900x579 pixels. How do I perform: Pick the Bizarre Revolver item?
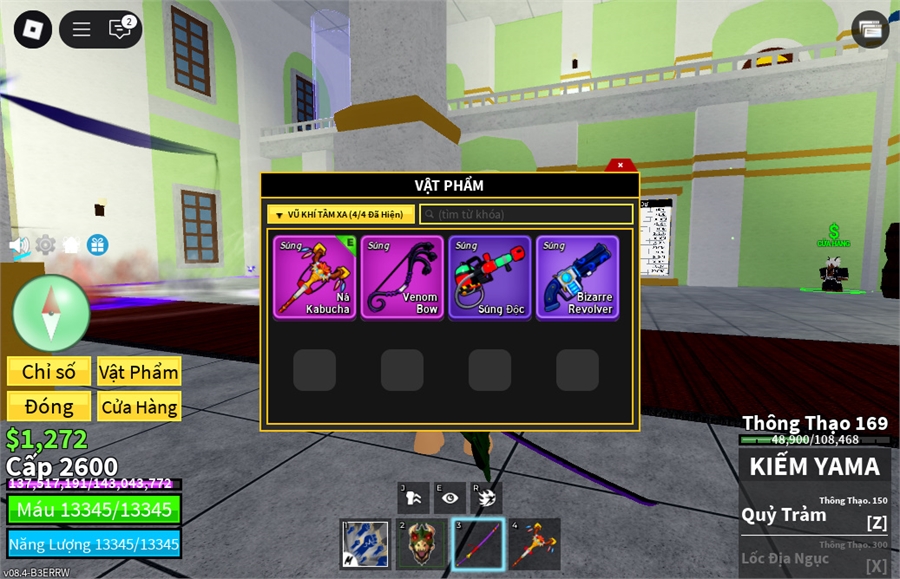(x=577, y=277)
